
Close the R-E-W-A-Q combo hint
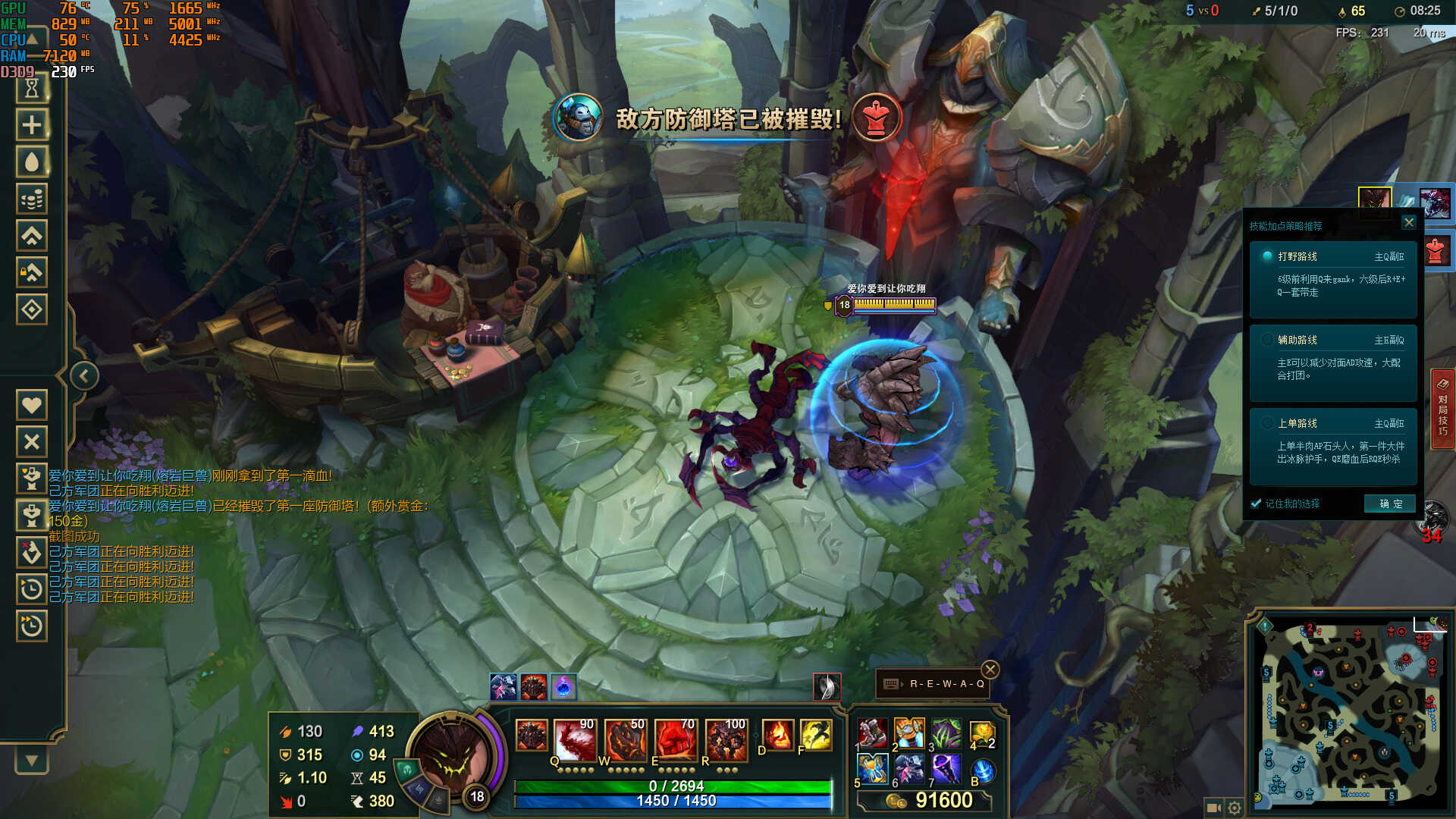(990, 670)
